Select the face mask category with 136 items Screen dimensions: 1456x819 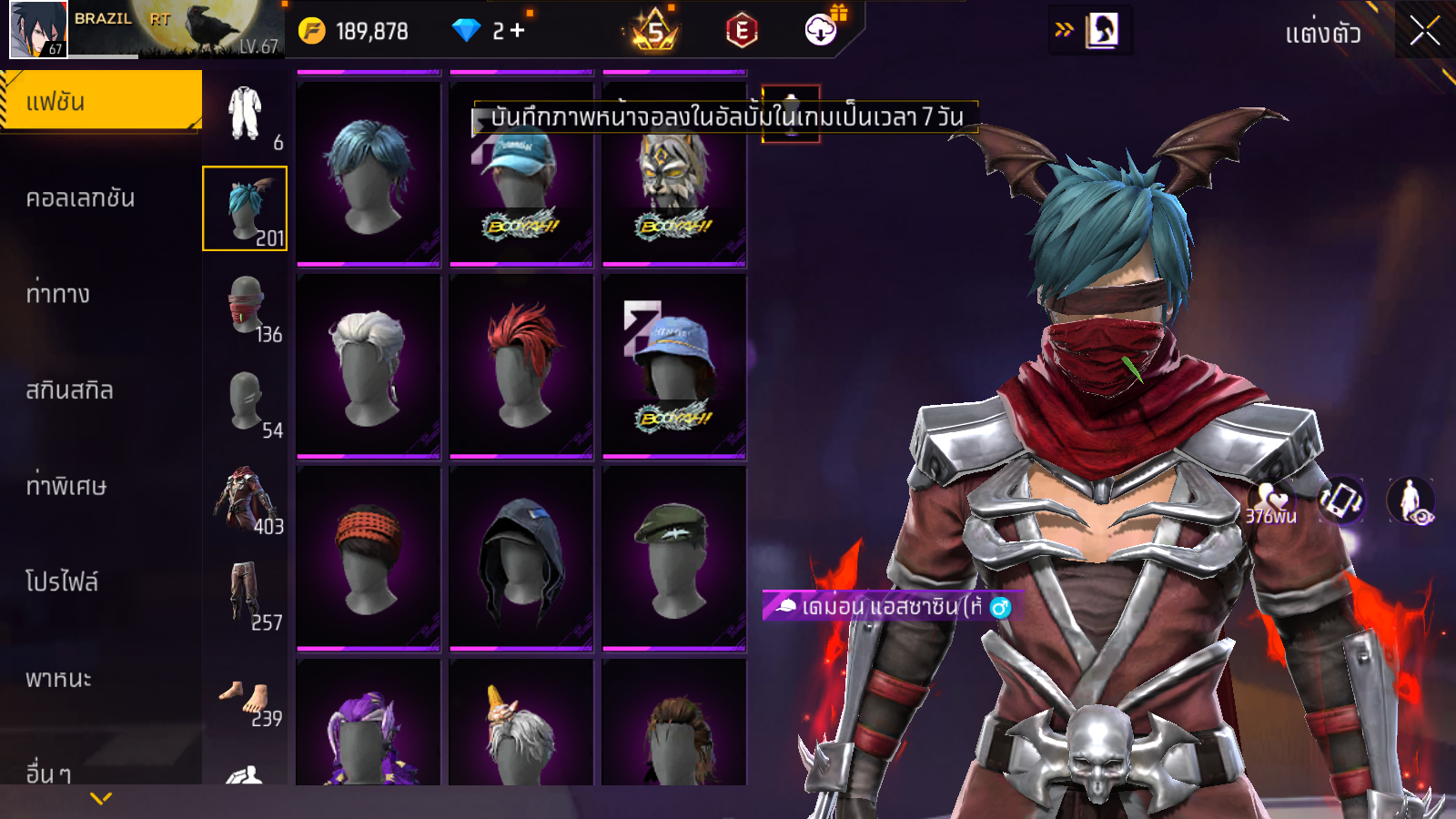(245, 307)
